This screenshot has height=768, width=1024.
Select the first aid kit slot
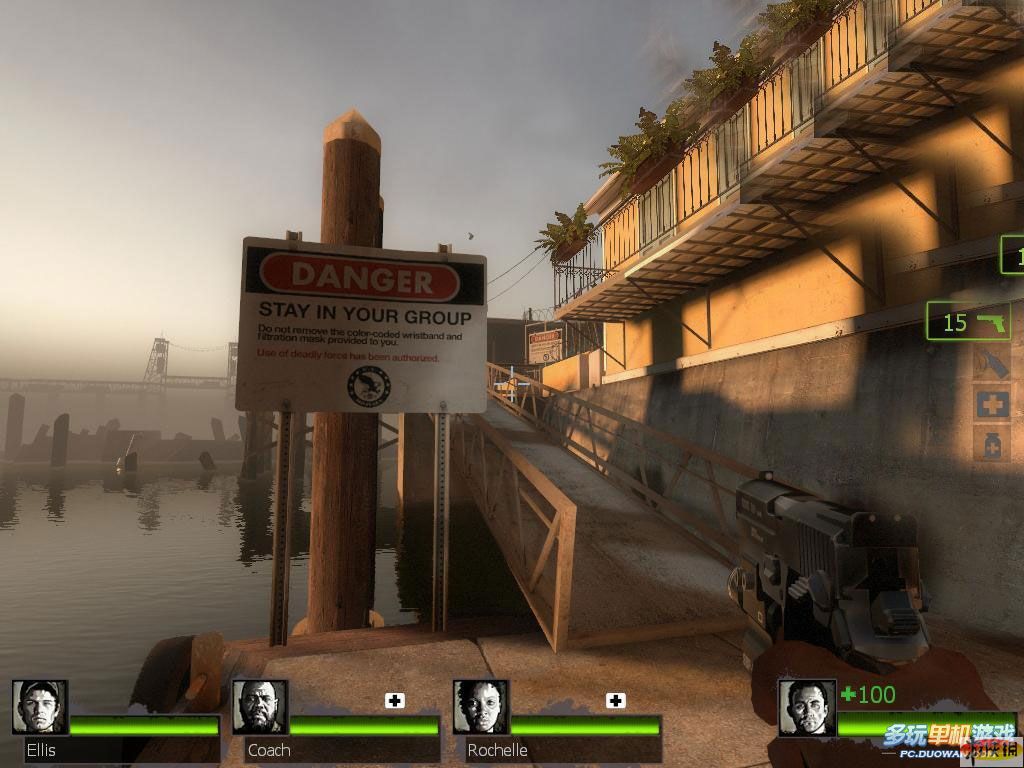coord(992,404)
